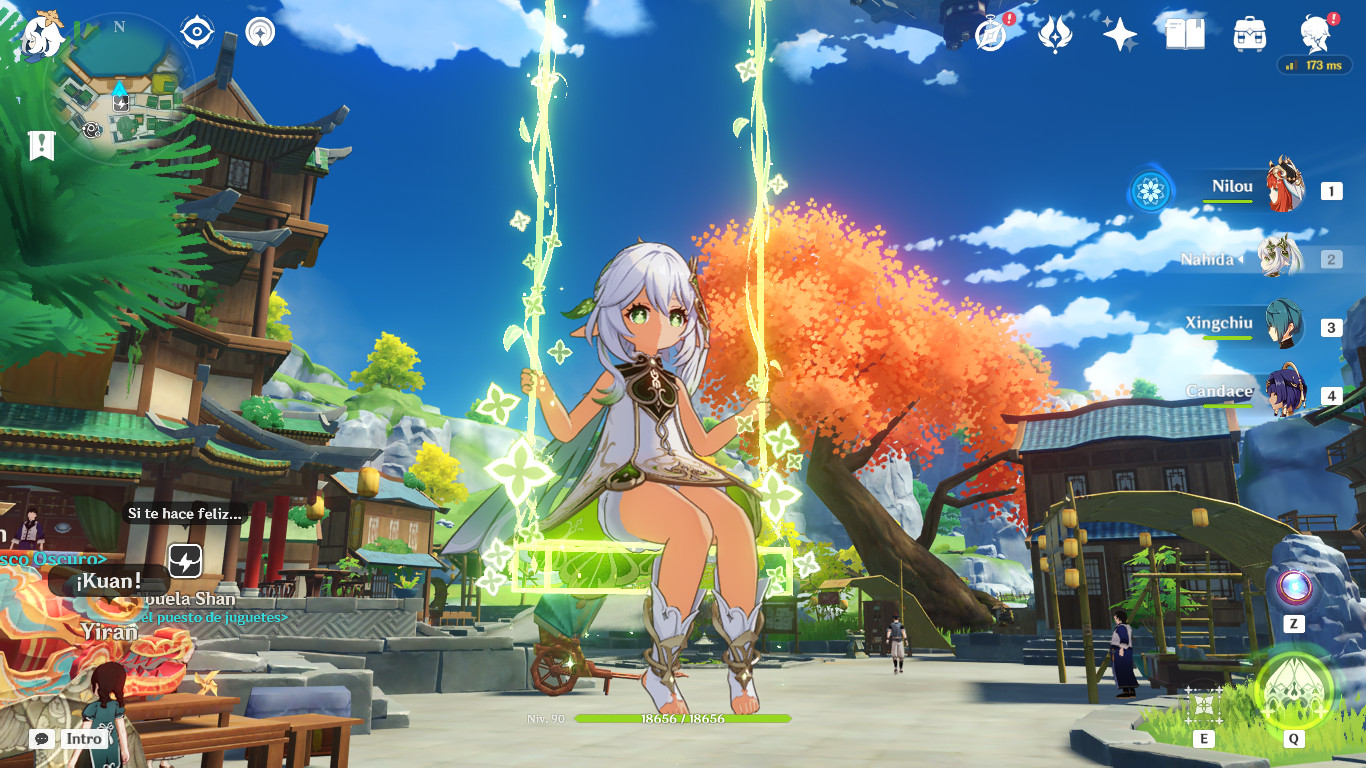This screenshot has height=768, width=1366.
Task: Open the Battle Pass wings icon
Action: coord(1057,33)
